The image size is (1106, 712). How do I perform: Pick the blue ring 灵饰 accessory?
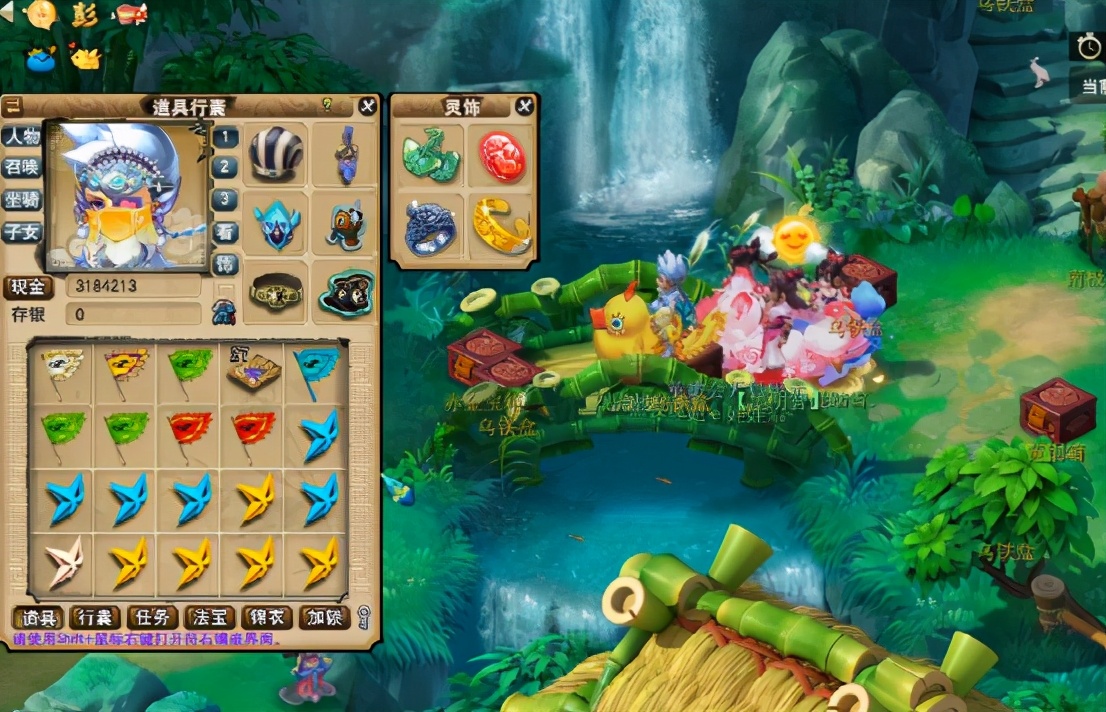[430, 227]
